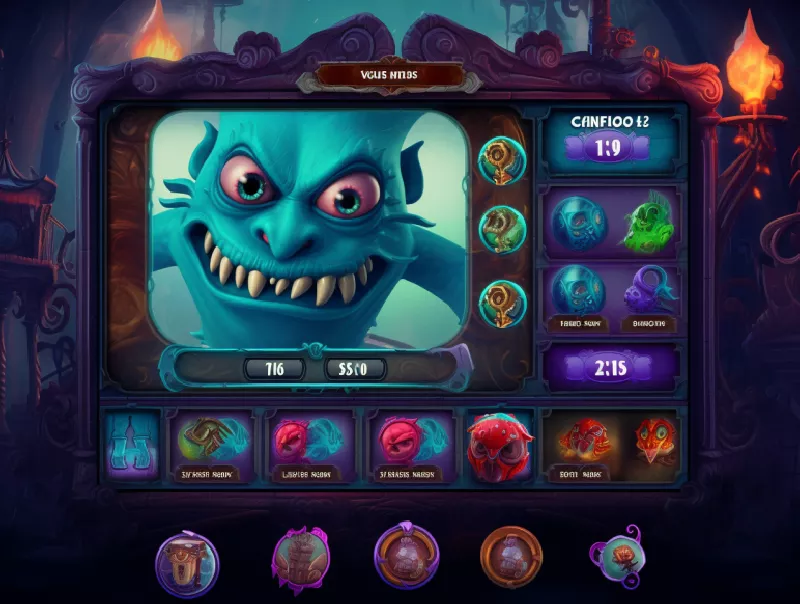Viewport: 800px width, 604px height.
Task: Open the golden chest orb icon
Action: pyautogui.click(x=187, y=563)
